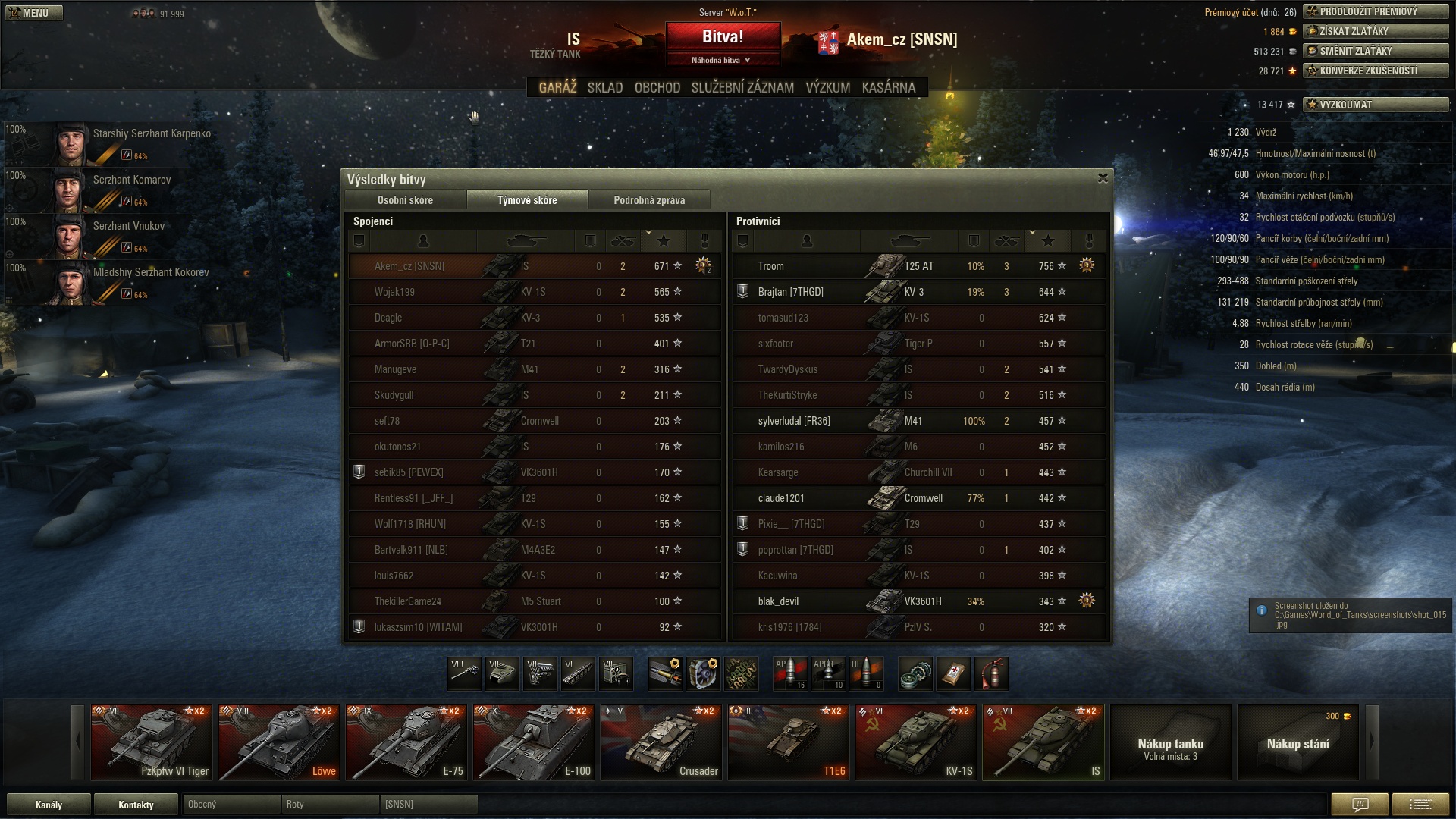Buy a new tank via Nákup tanku
Viewport: 1456px width, 819px height.
point(1170,742)
